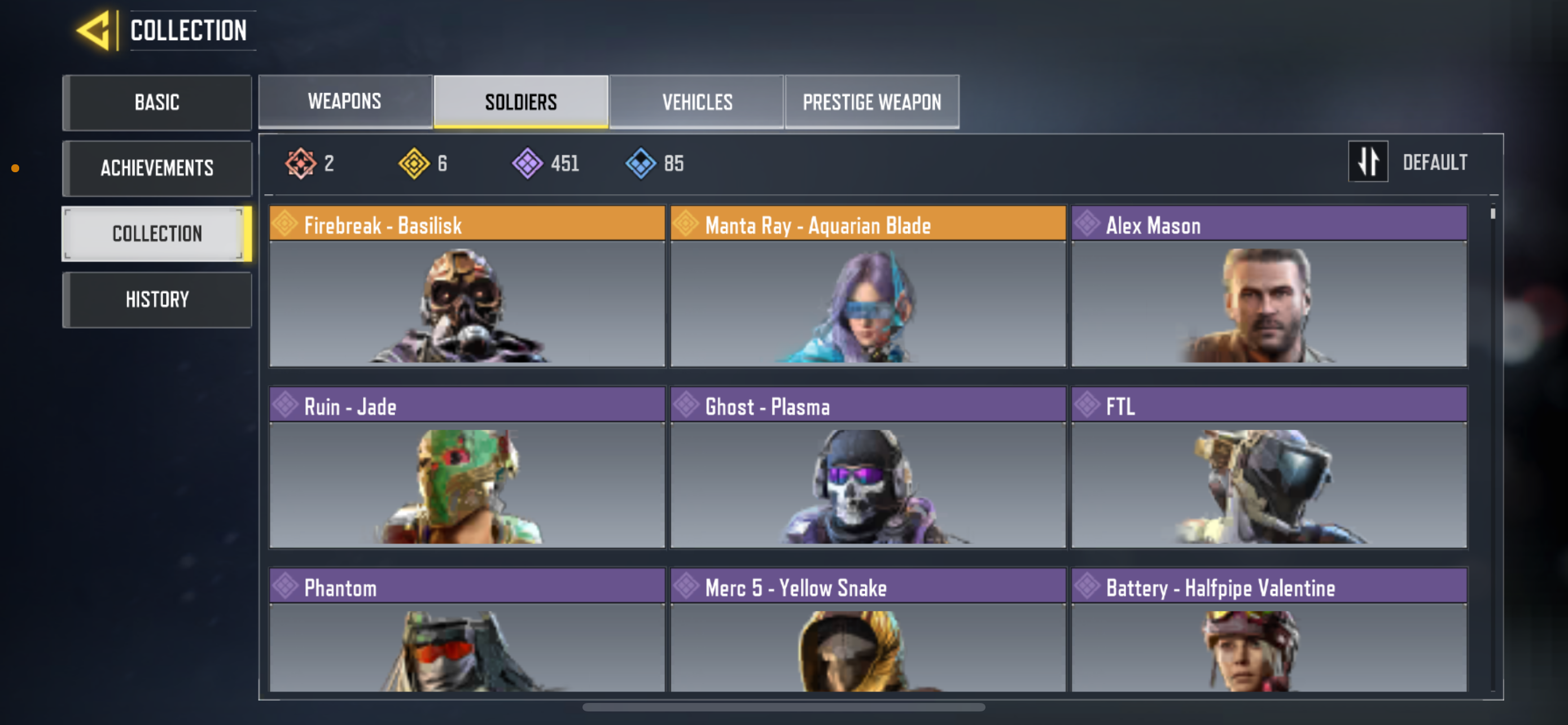This screenshot has width=1568, height=725.
Task: Select the HISTORY section
Action: (157, 299)
